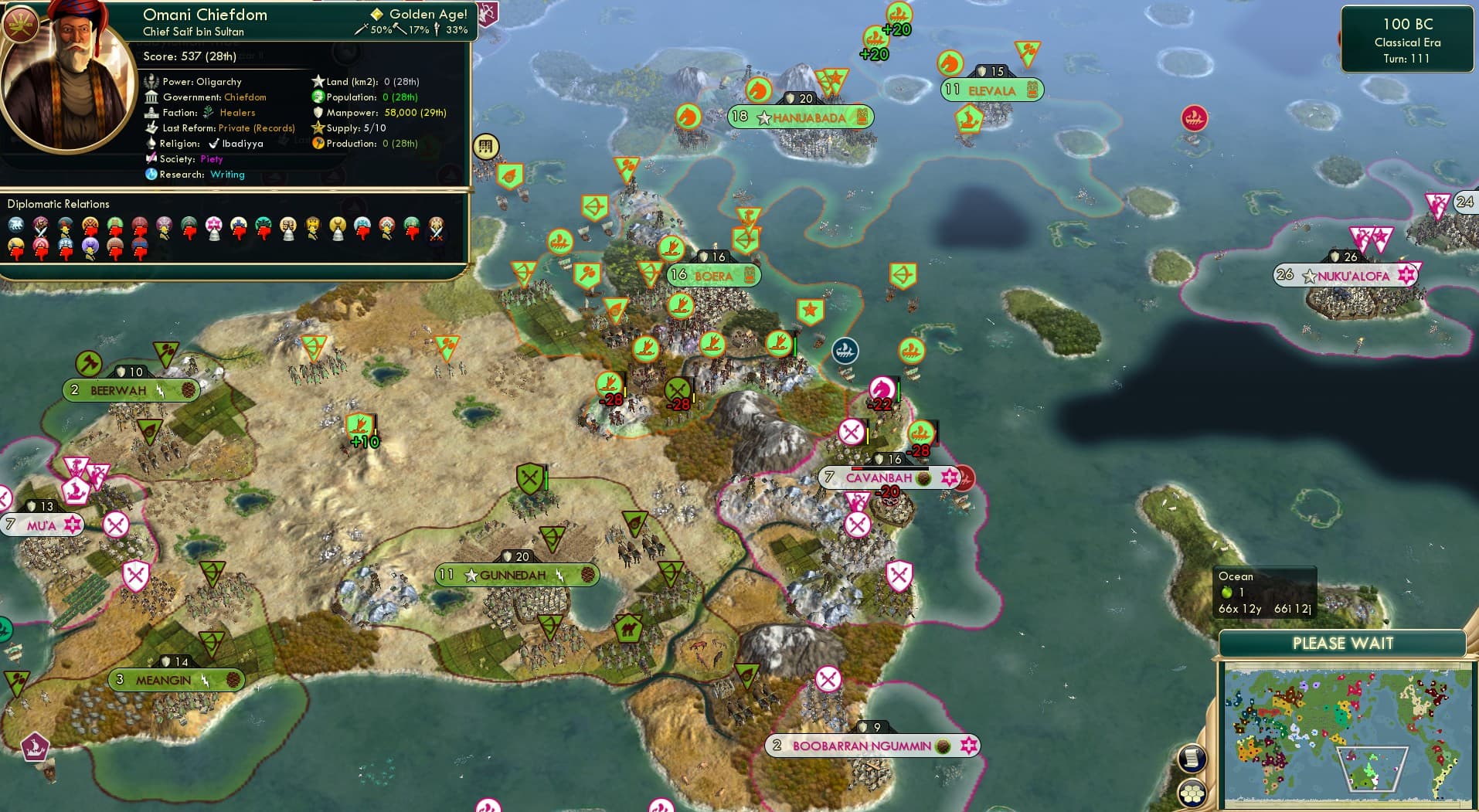Click the Golden Age icon in the leader panel
Image resolution: width=1479 pixels, height=812 pixels.
click(376, 14)
